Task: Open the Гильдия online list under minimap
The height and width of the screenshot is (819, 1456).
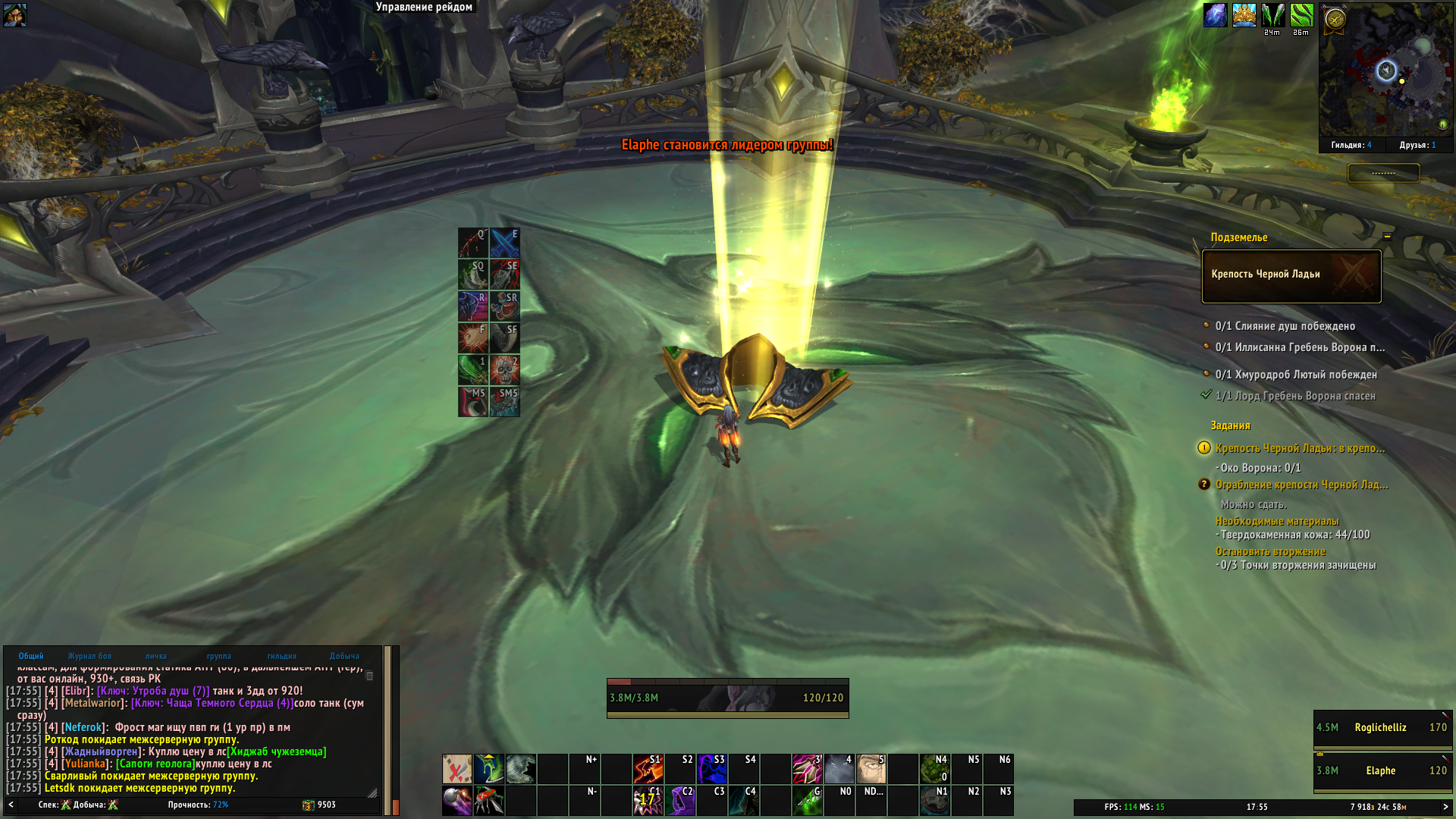Action: tap(1351, 145)
